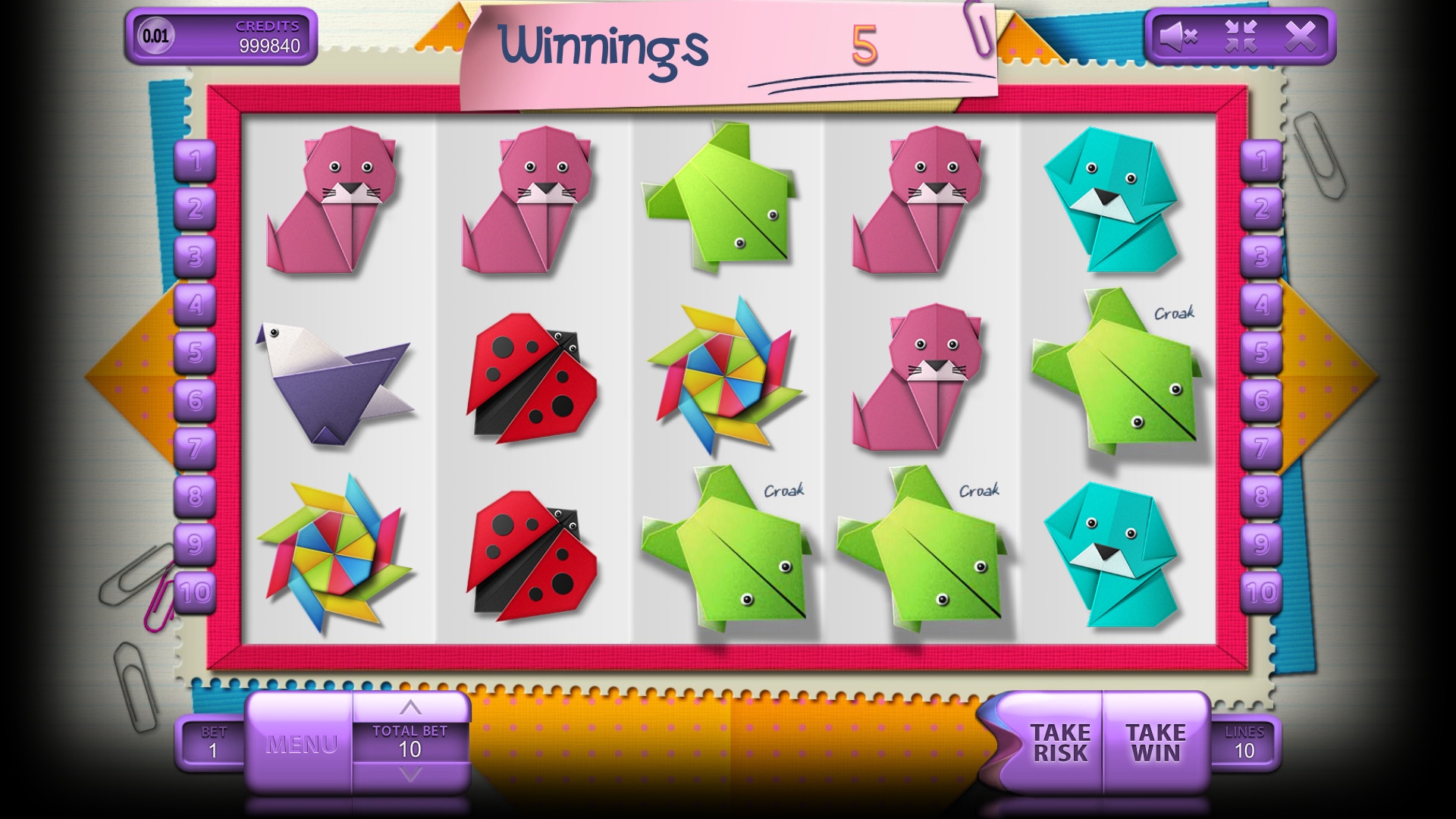Toggle the sound mute speaker icon
Screen dimensions: 1456x819
tap(1178, 36)
